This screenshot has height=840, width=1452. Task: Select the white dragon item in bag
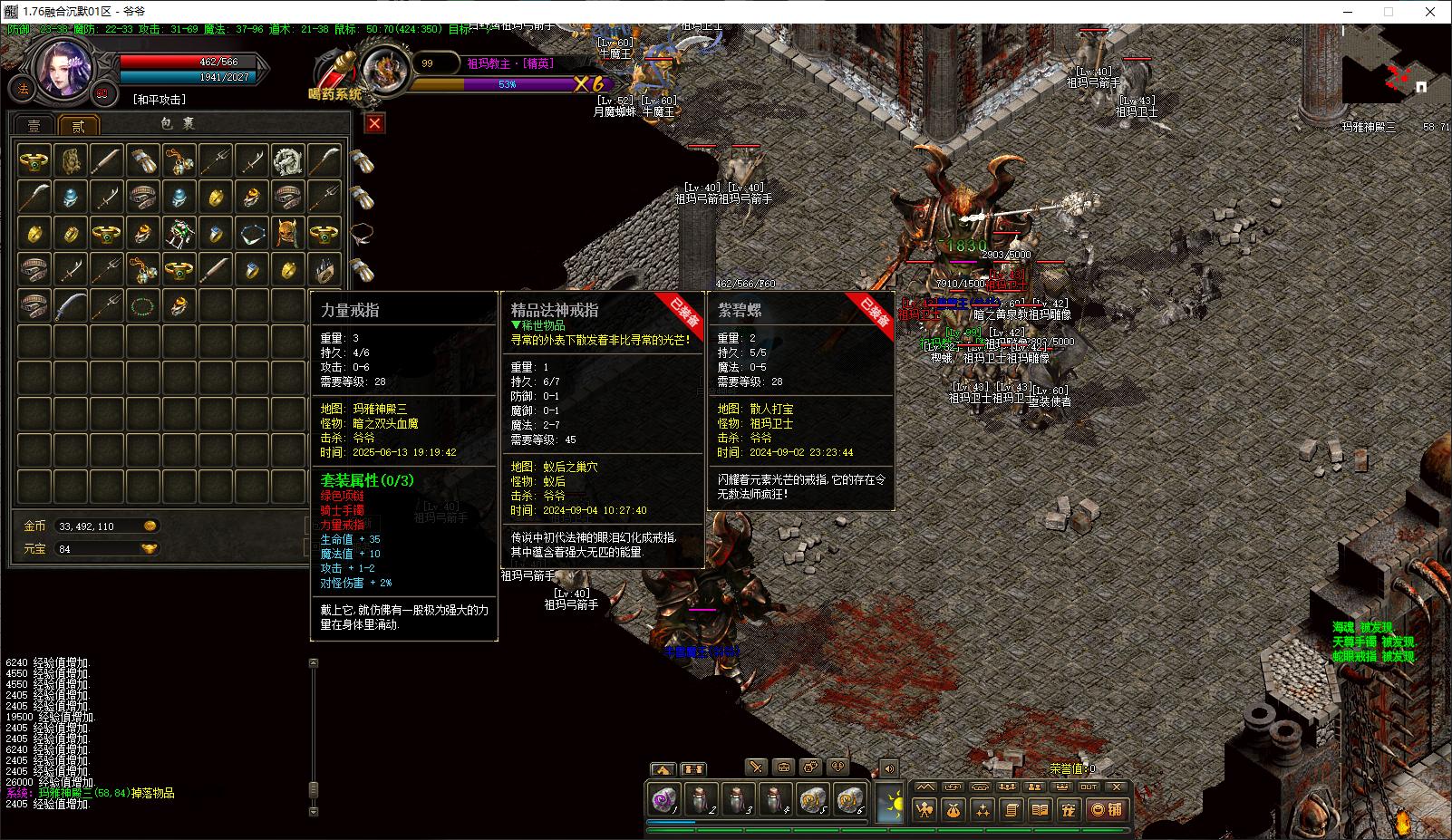click(287, 160)
